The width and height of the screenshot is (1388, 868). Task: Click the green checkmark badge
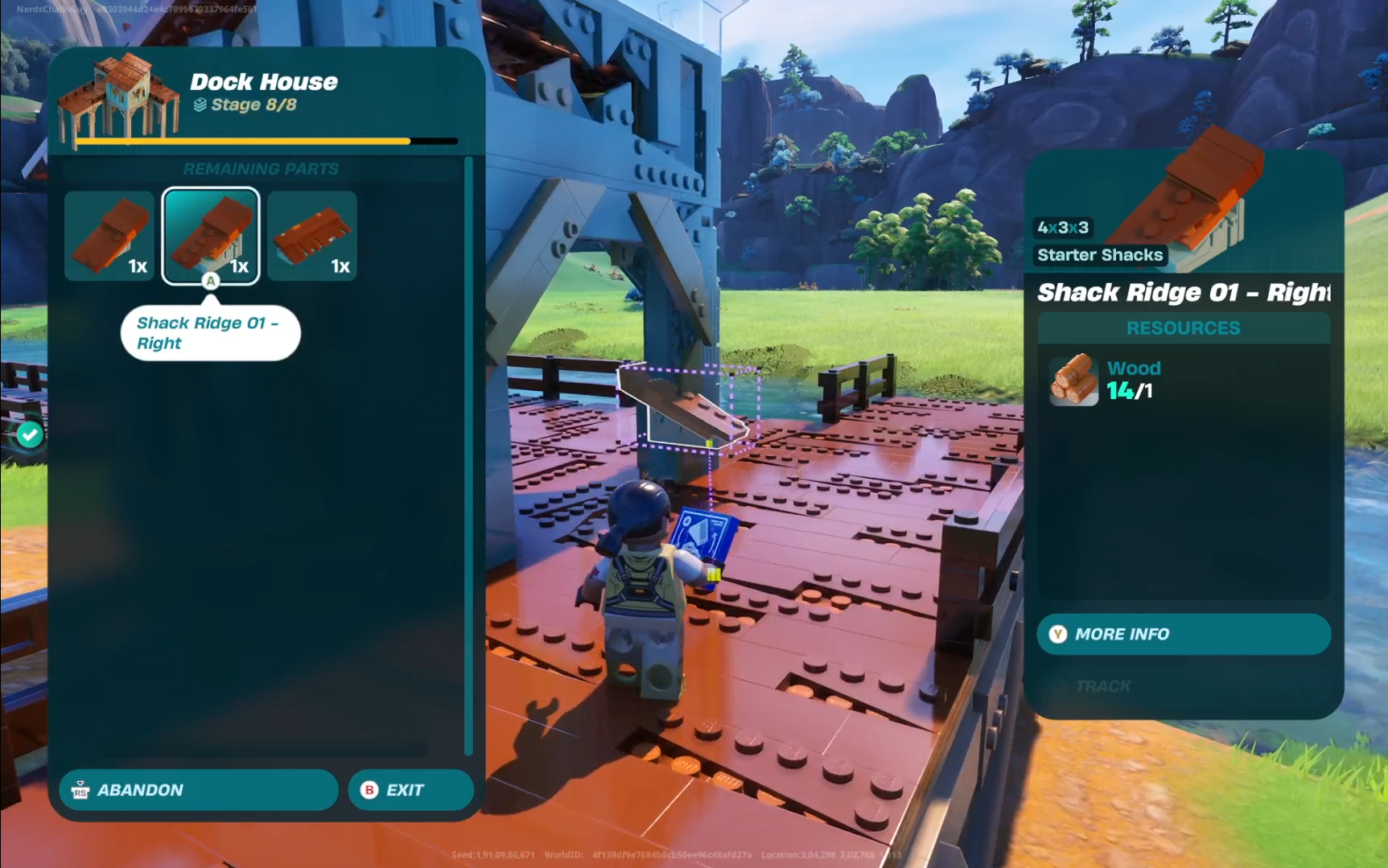click(31, 435)
